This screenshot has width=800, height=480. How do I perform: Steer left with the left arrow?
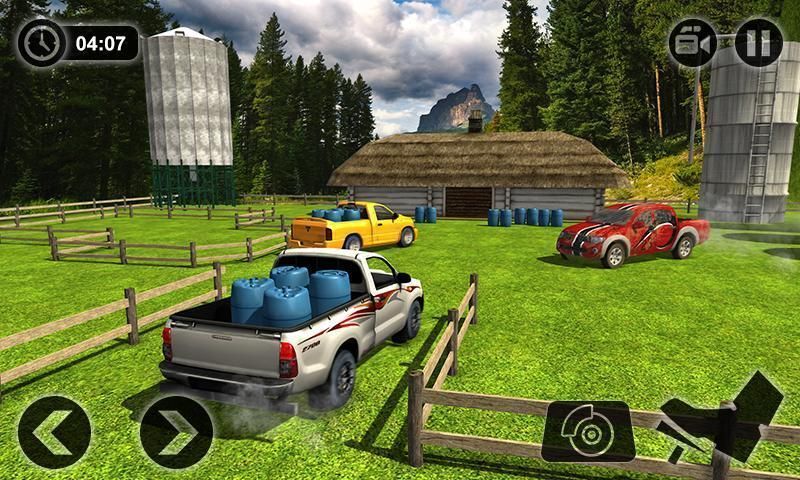coord(54,432)
